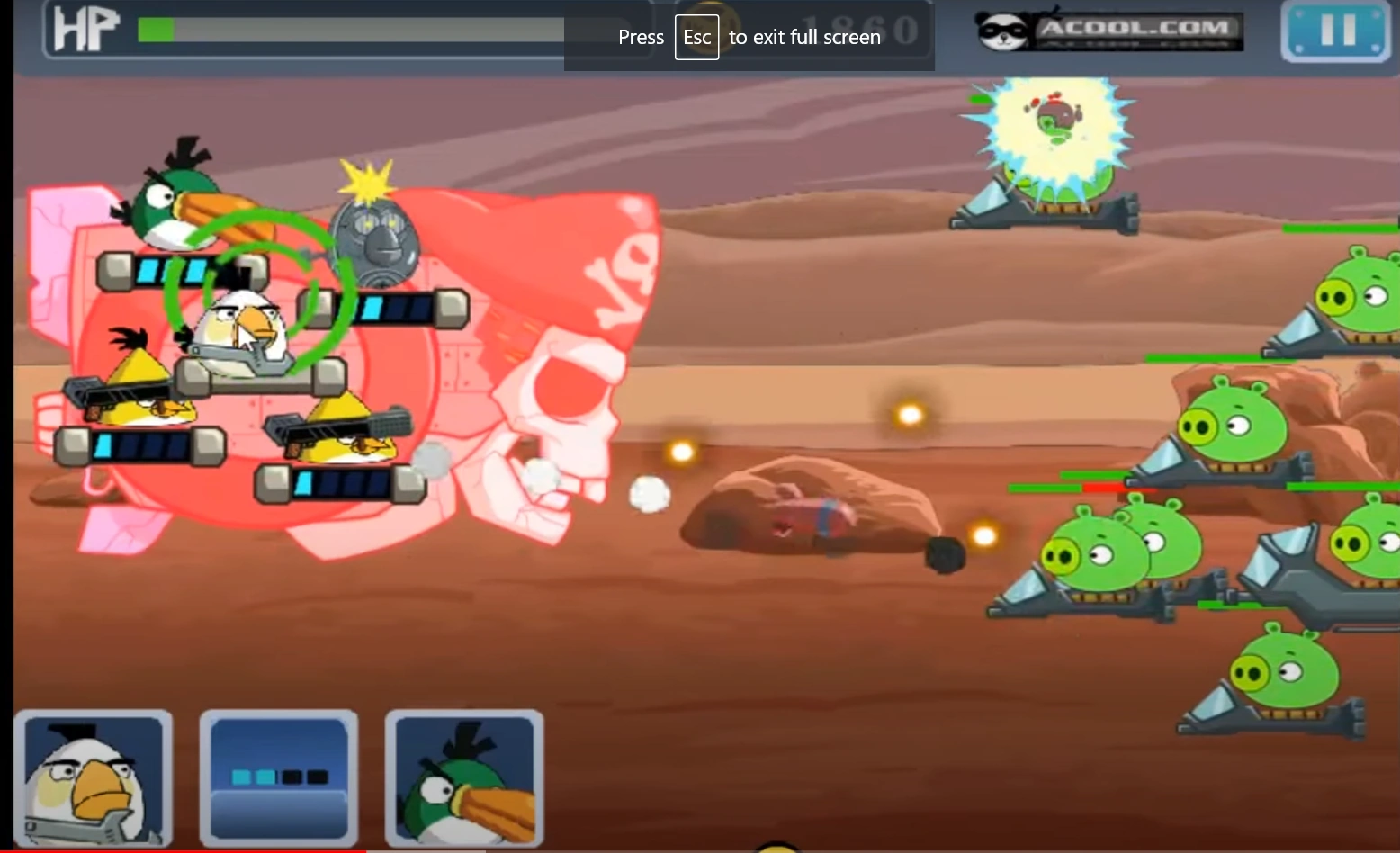Activate the white bird special skill

point(93,777)
